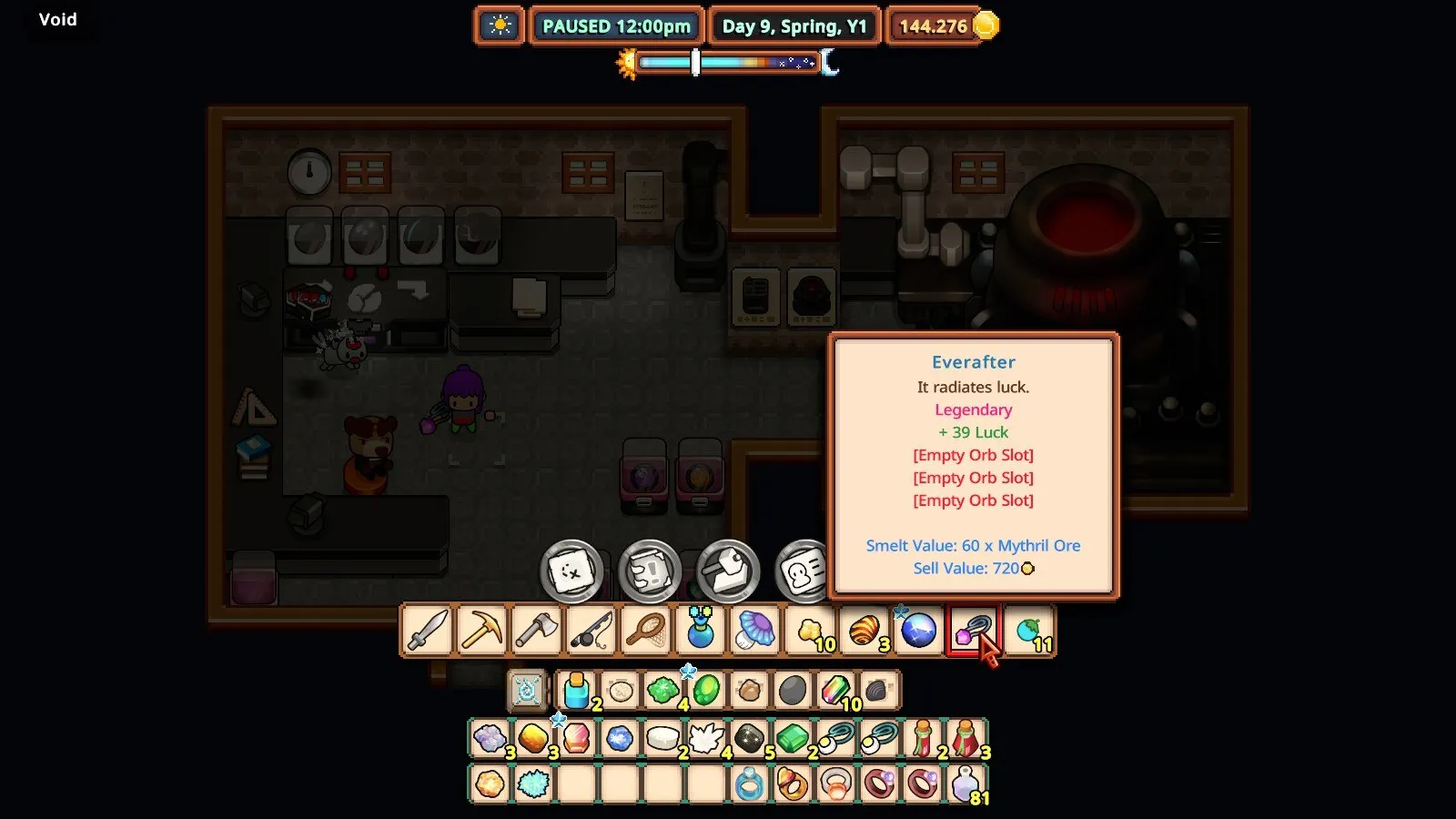Equip the golden pickaxe

(481, 630)
